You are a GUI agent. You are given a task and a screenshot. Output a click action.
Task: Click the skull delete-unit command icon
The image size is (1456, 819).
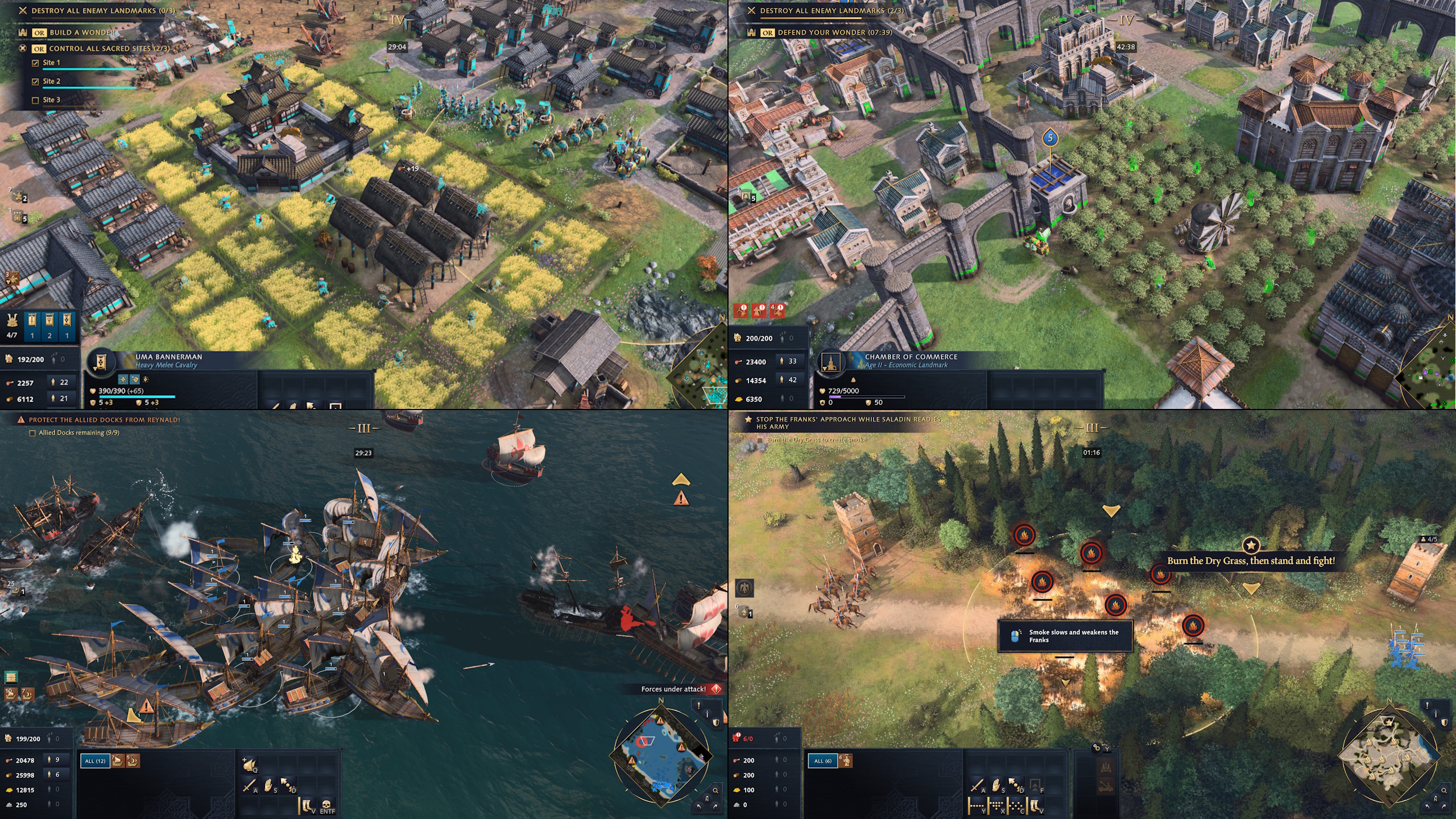point(326,805)
